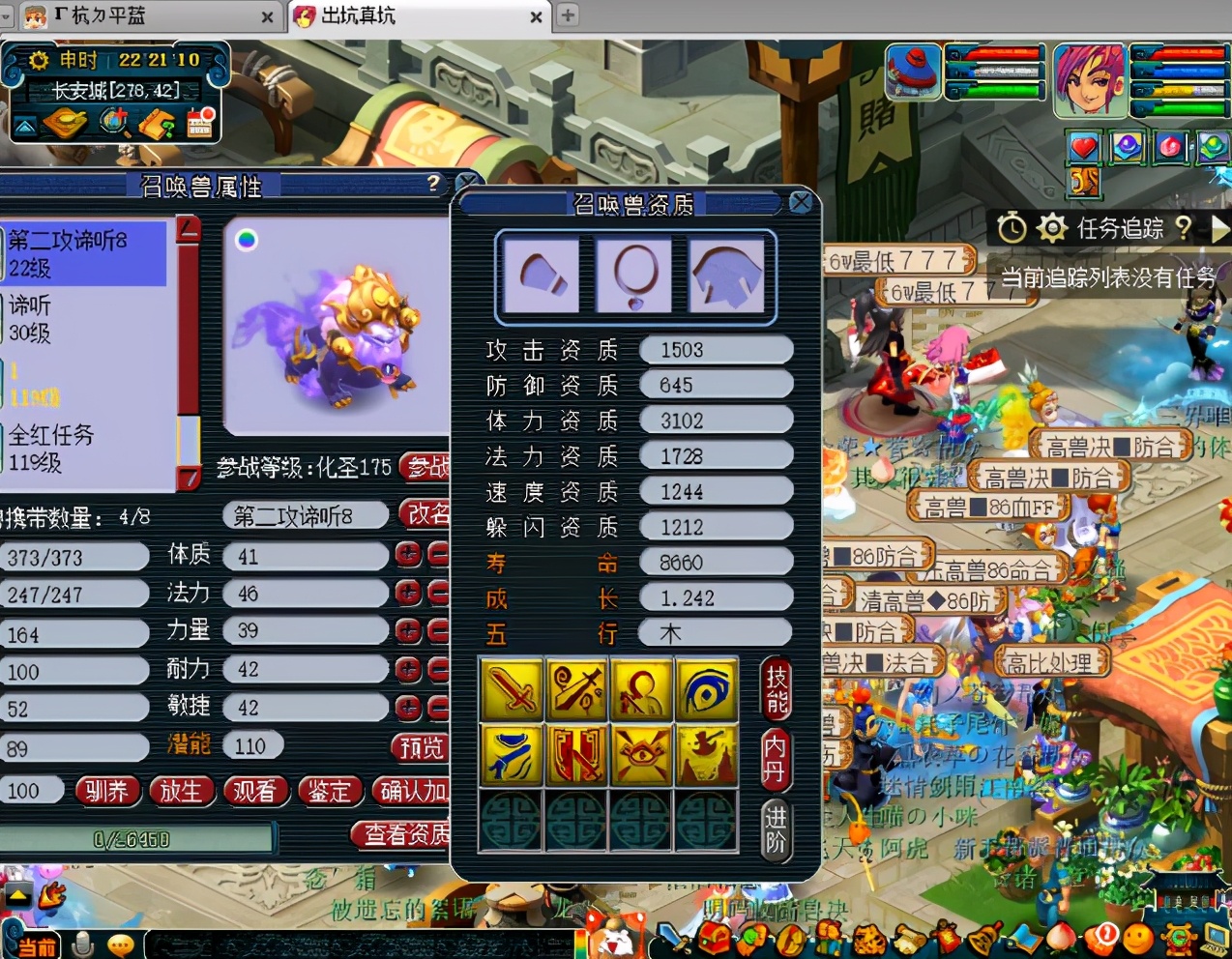This screenshot has width=1232, height=959.
Task: Select the 全红任务 119级 pet entry
Action: pyautogui.click(x=87, y=449)
